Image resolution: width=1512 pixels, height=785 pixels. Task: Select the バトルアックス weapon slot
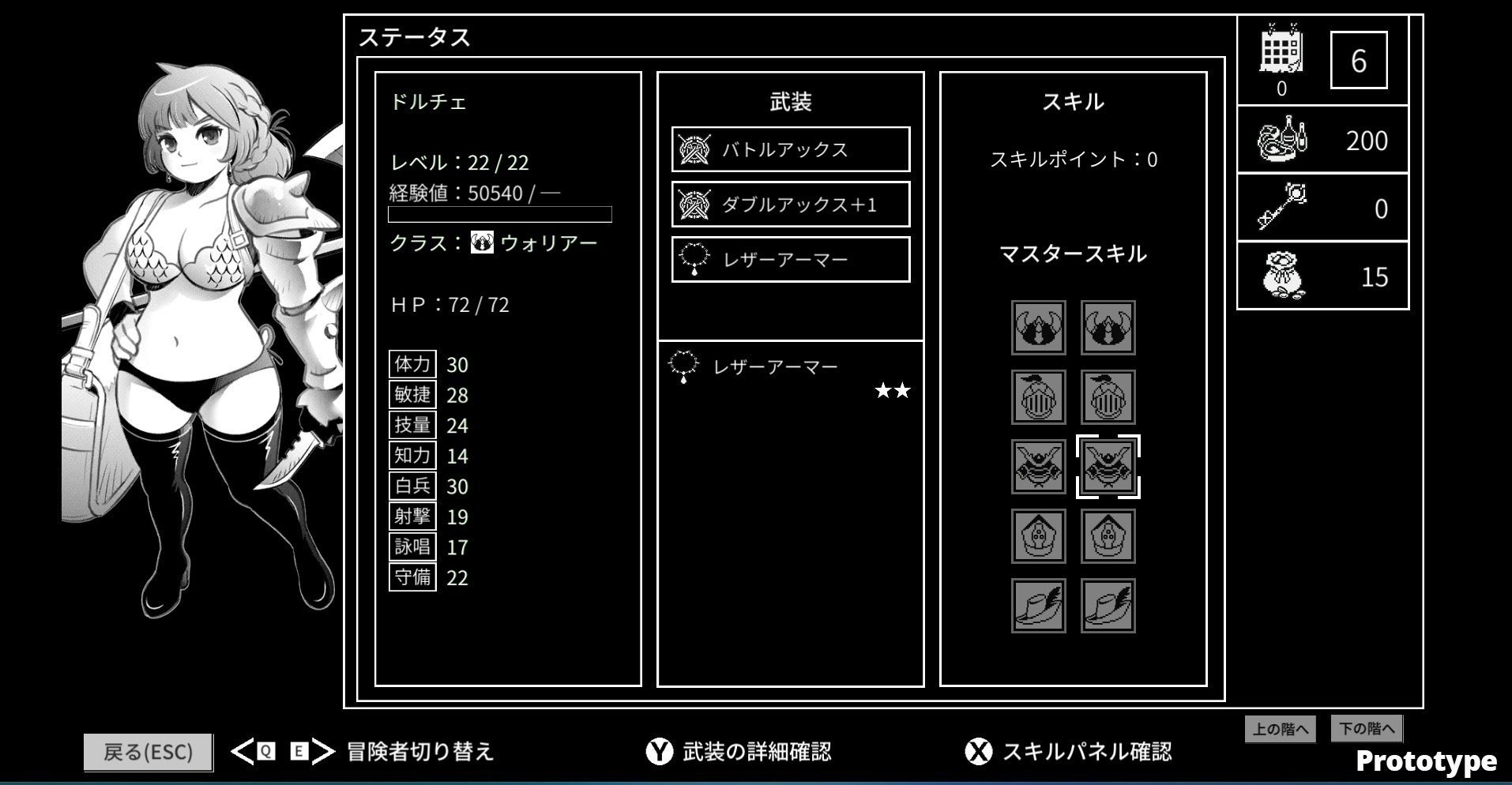pyautogui.click(x=789, y=148)
